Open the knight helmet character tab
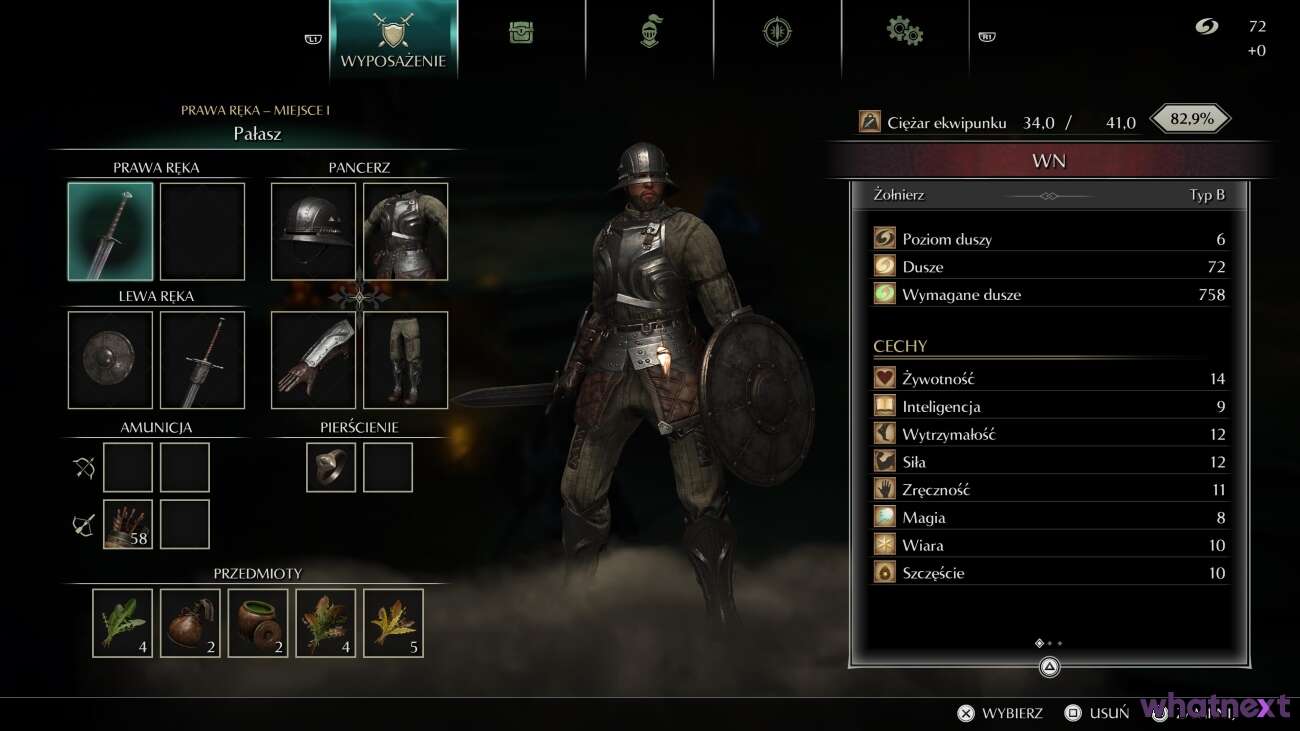This screenshot has width=1300, height=731. click(650, 31)
